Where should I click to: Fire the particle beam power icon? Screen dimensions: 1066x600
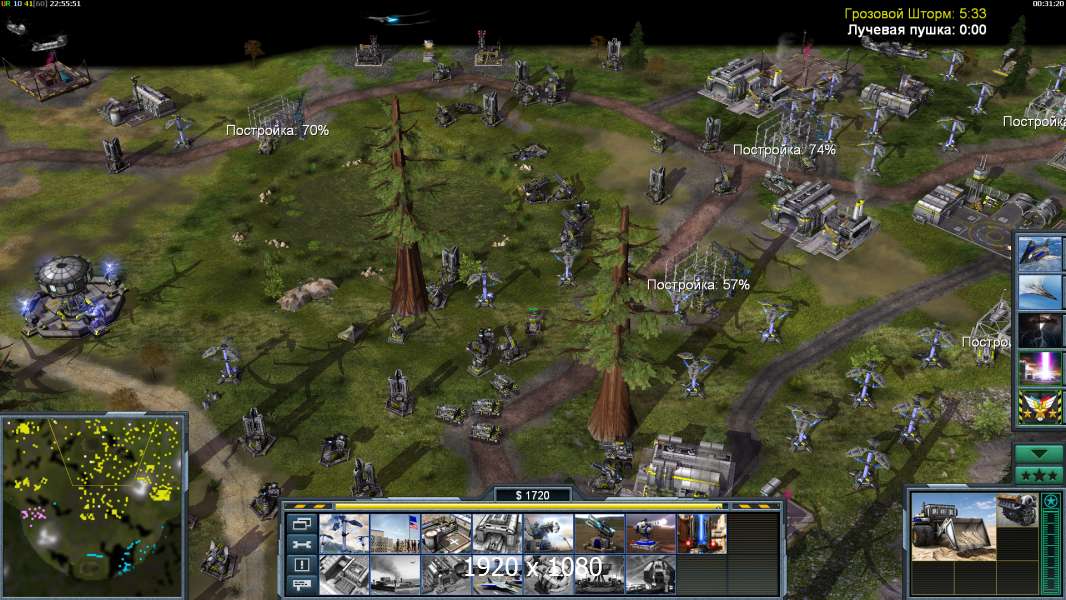1040,367
